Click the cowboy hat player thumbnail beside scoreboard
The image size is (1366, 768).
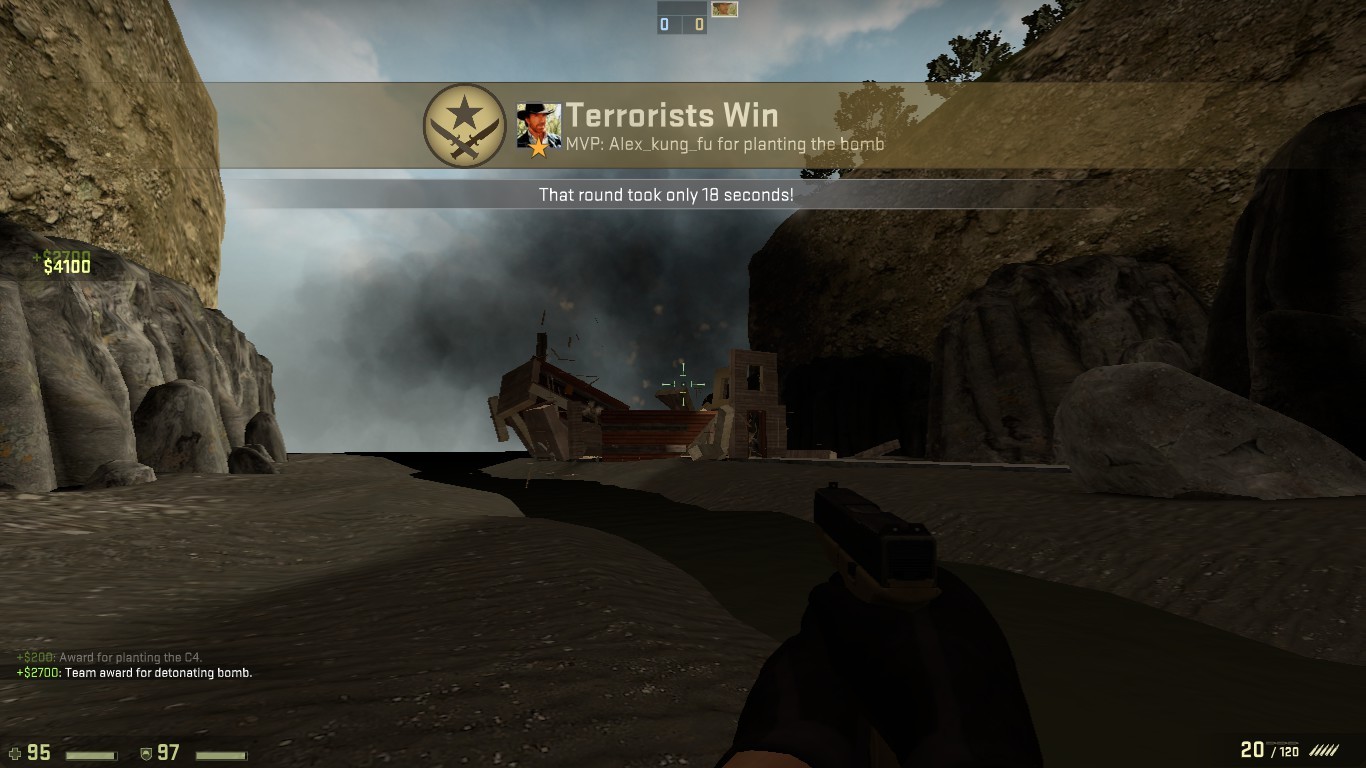click(x=725, y=11)
